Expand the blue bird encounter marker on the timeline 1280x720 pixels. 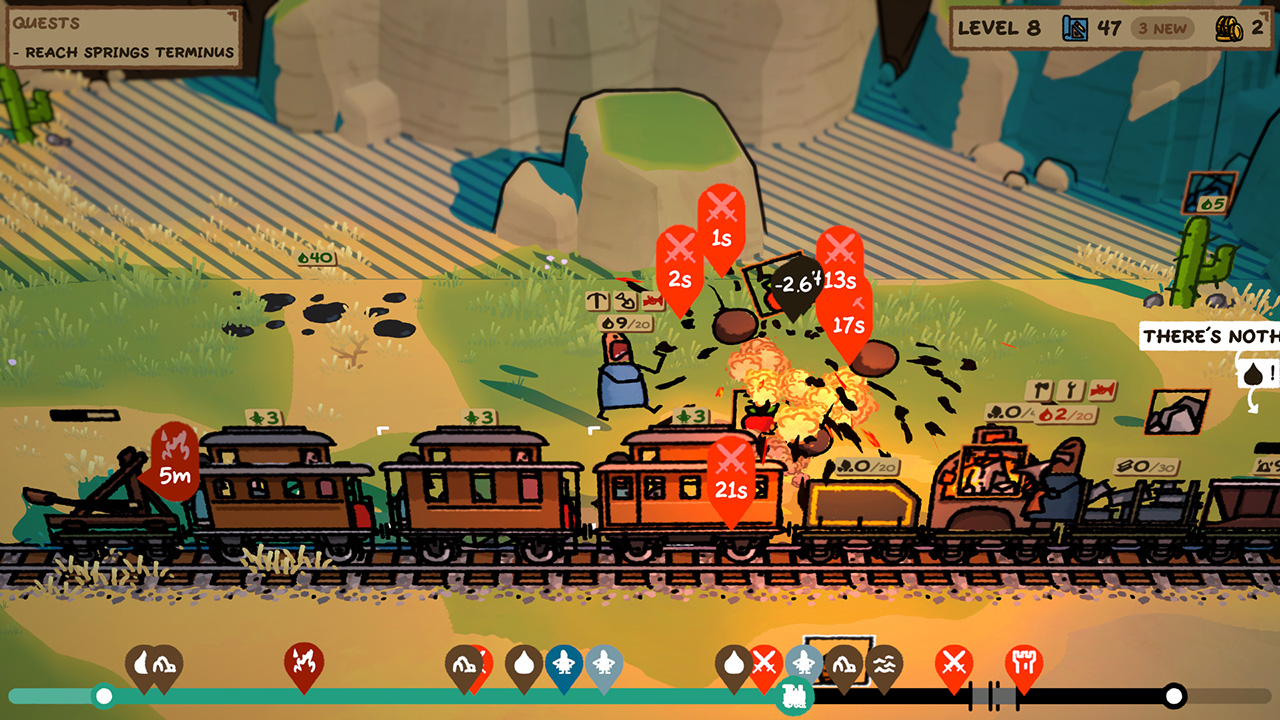[562, 663]
